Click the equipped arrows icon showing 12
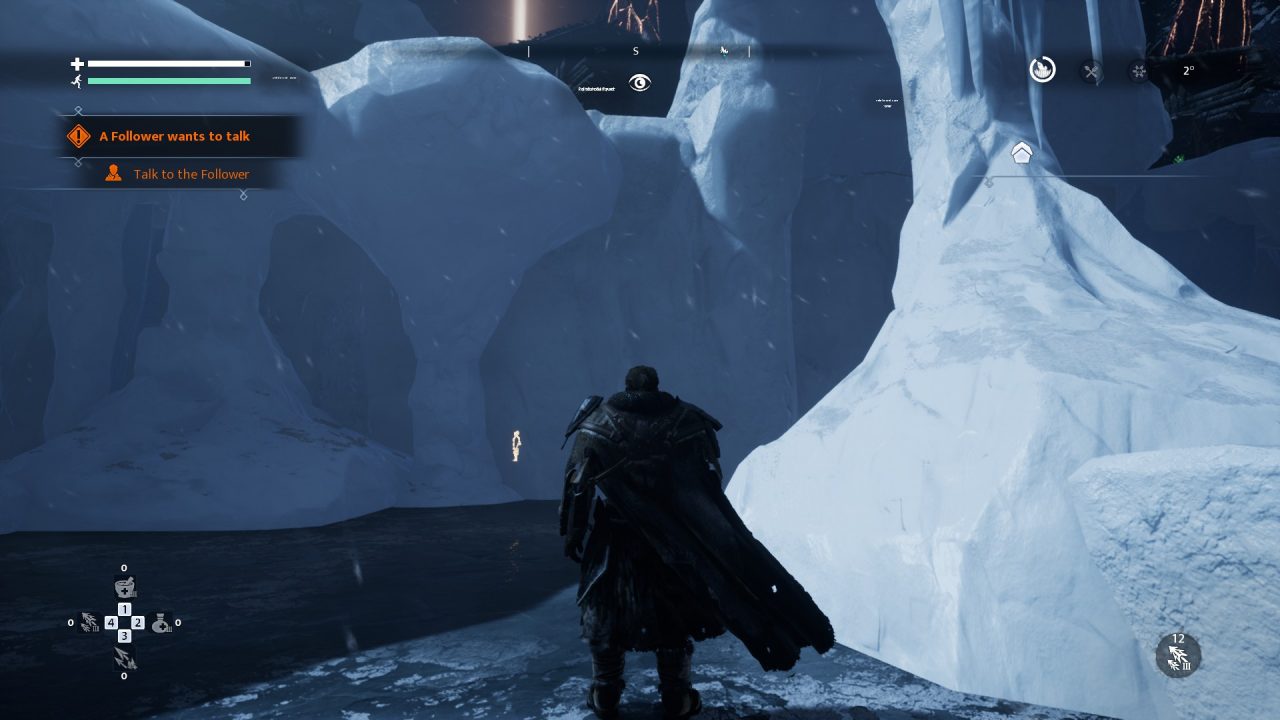 [1178, 656]
